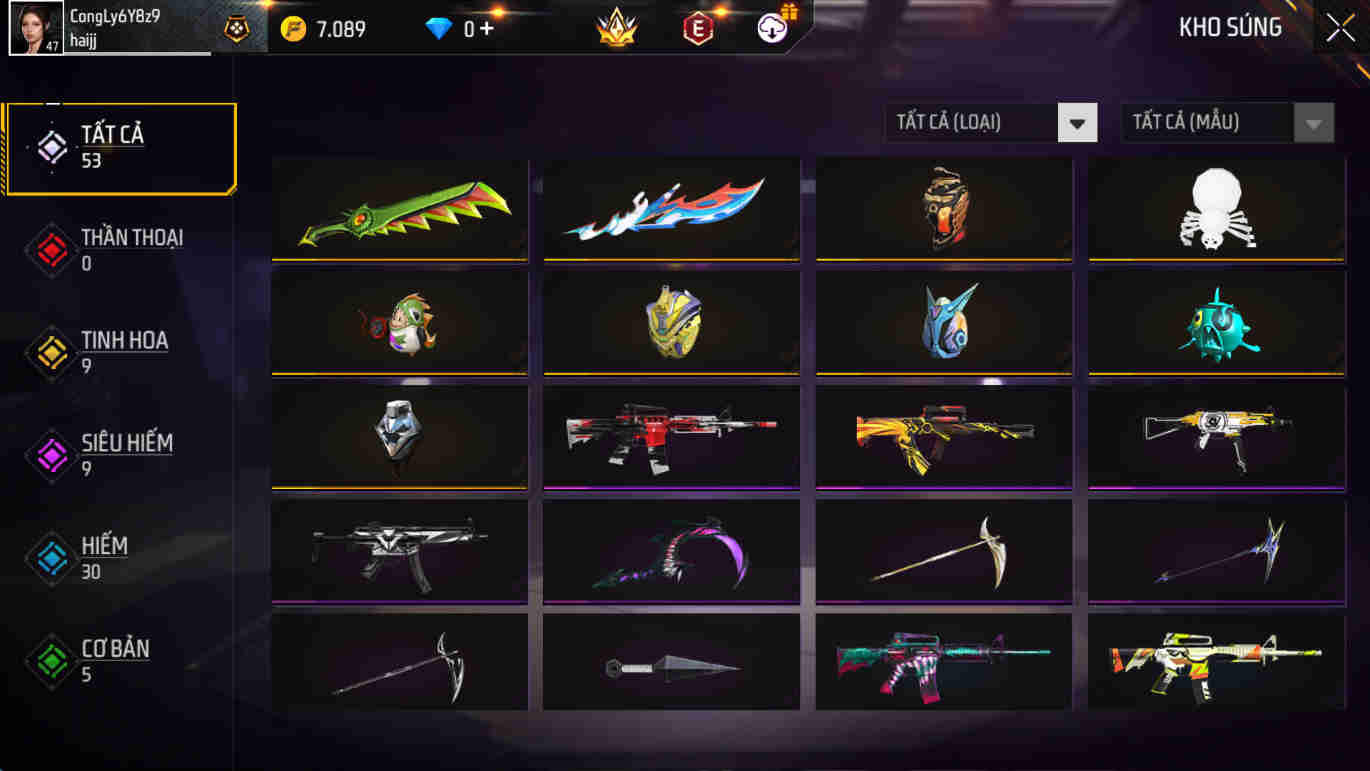Open player profile of haijj
1370x771 pixels.
pos(37,27)
